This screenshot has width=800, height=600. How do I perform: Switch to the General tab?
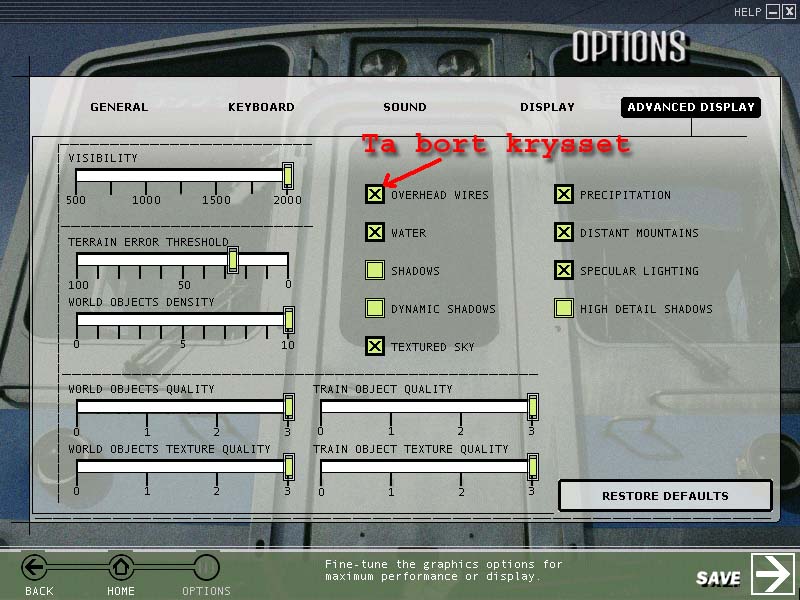click(119, 107)
